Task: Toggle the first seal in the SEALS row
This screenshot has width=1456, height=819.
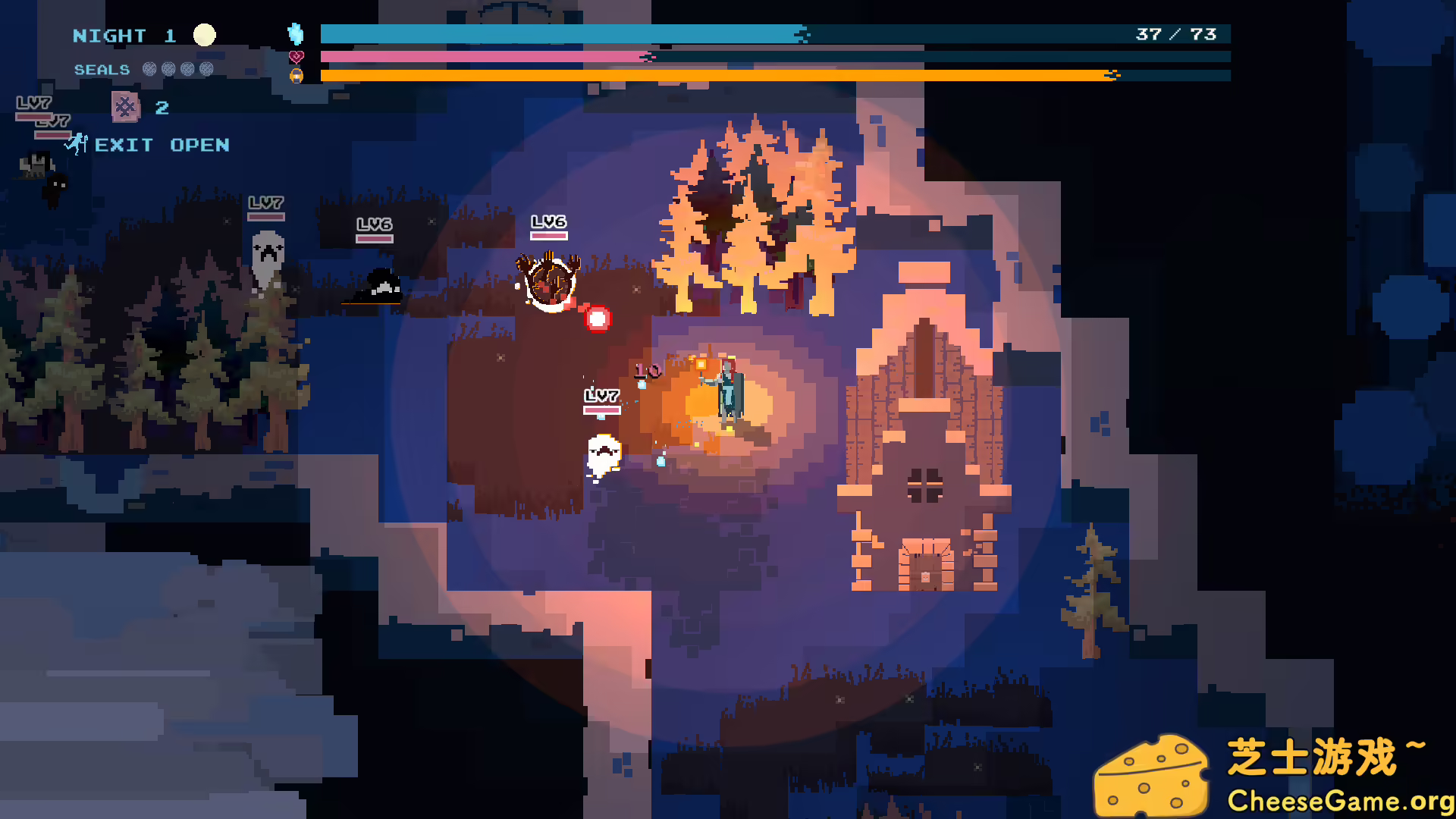Action: [x=148, y=69]
